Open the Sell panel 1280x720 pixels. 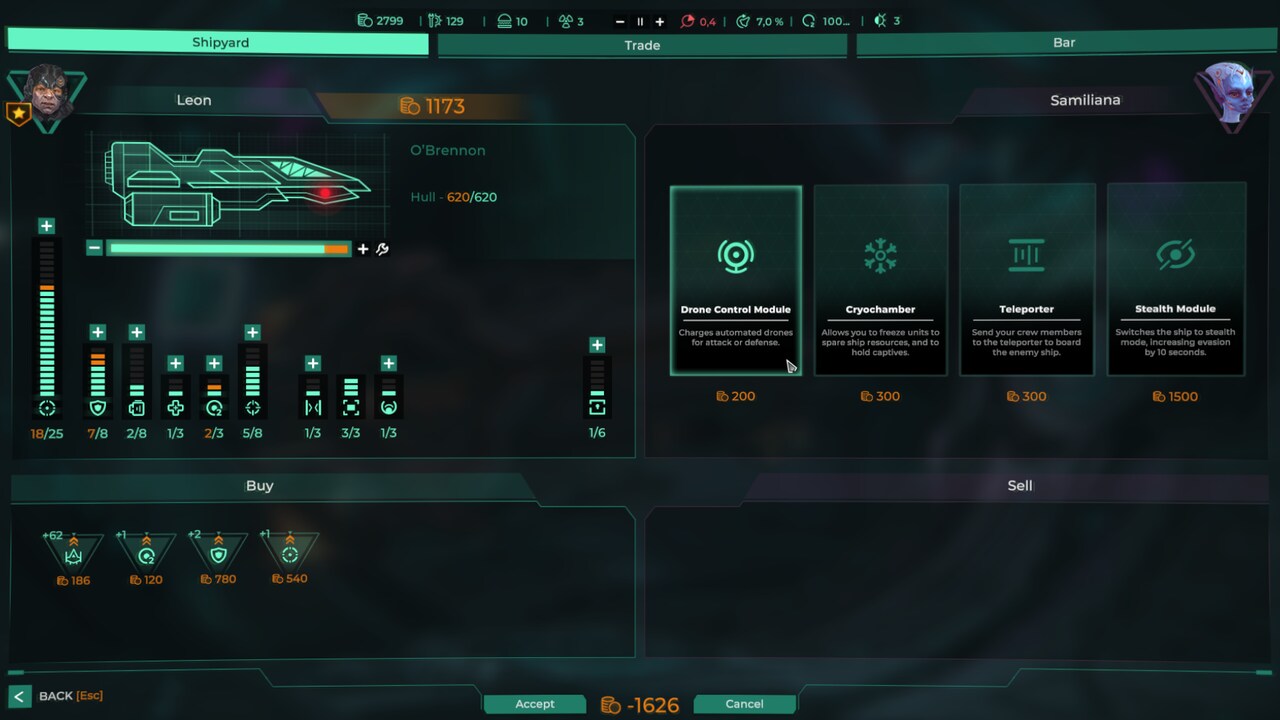pos(1019,486)
